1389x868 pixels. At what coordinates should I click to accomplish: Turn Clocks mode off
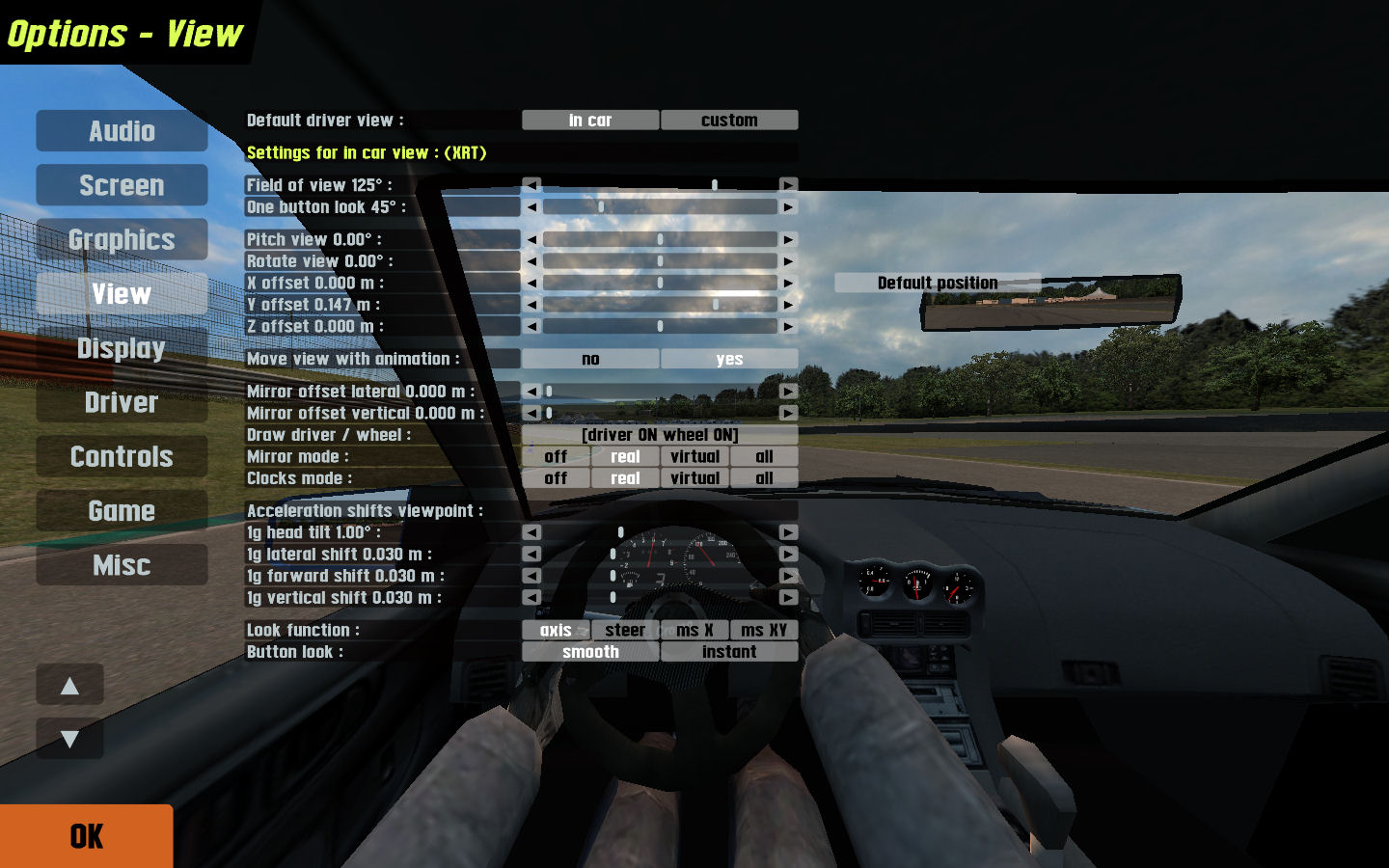pyautogui.click(x=556, y=478)
